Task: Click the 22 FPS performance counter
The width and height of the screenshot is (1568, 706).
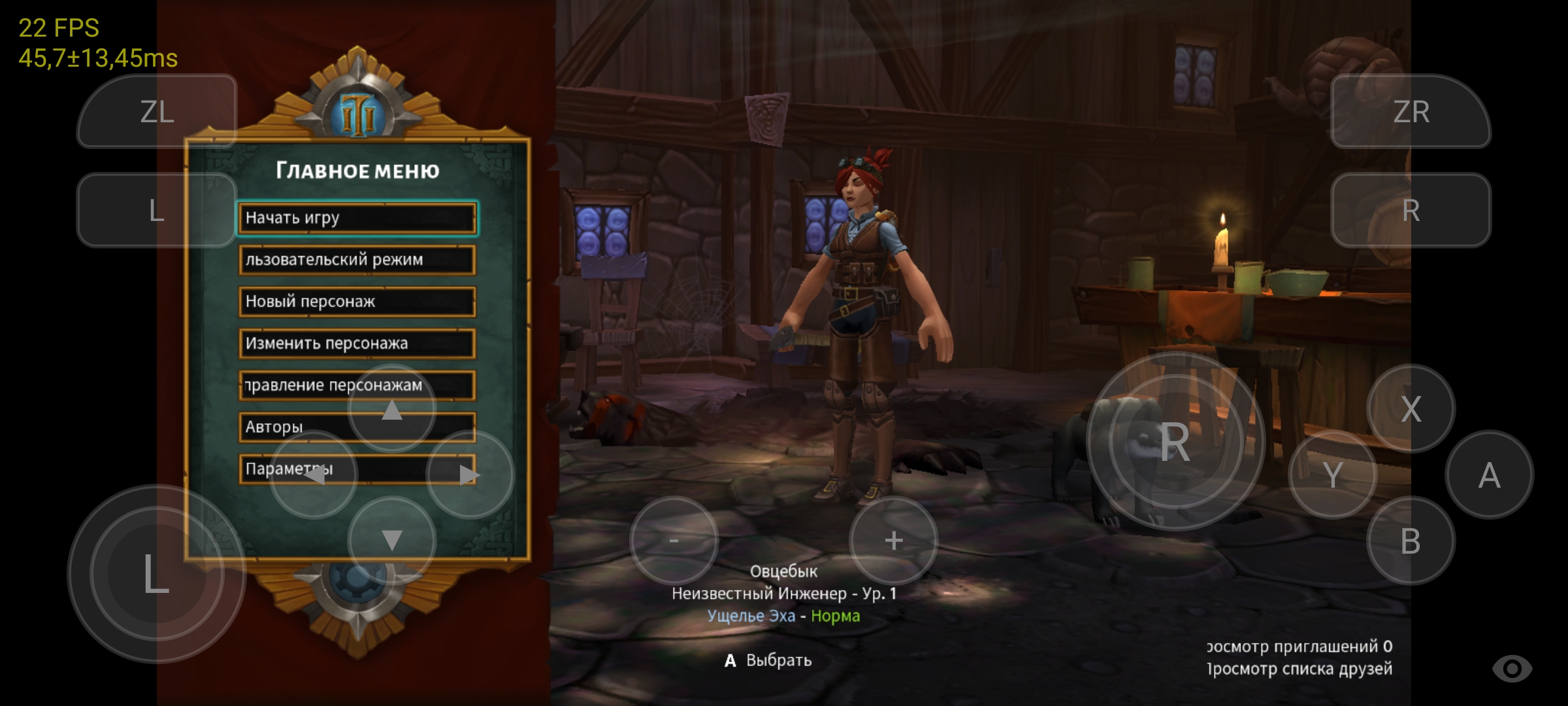Action: [x=58, y=27]
